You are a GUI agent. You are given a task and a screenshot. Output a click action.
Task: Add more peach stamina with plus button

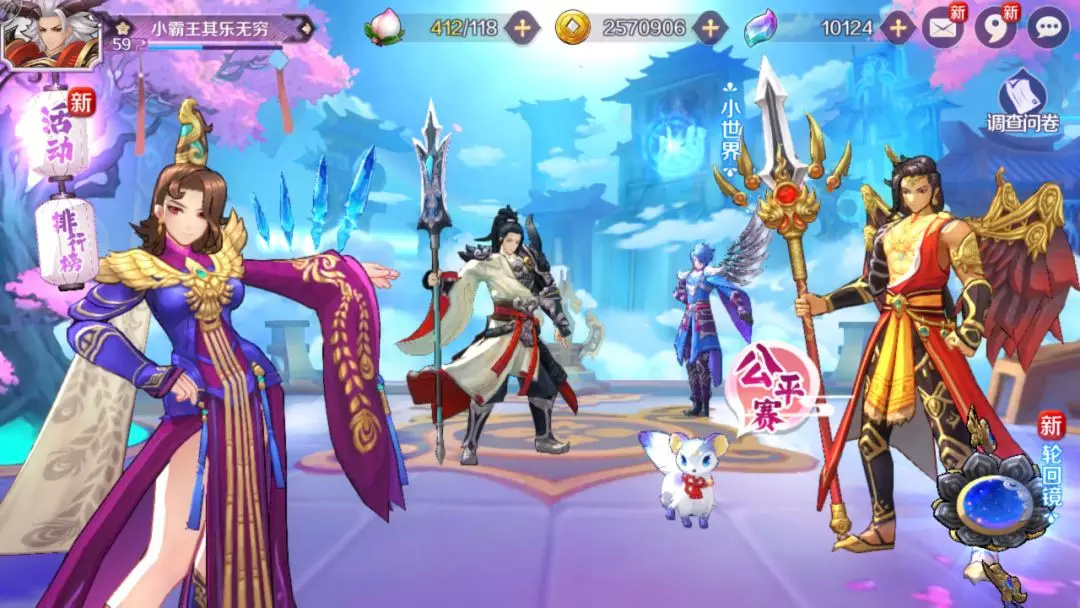click(522, 28)
